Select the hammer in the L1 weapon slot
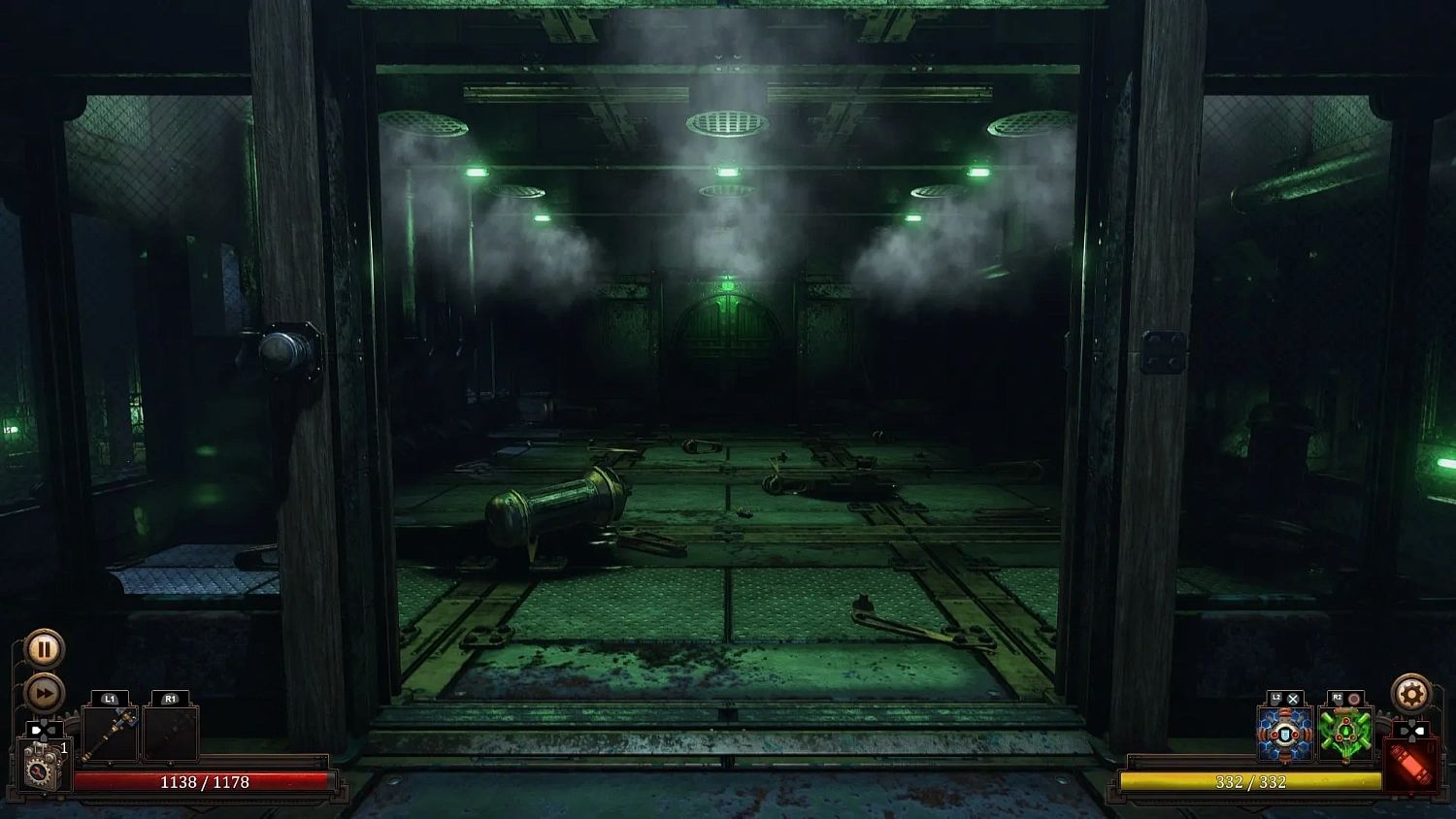This screenshot has width=1456, height=819. click(x=110, y=735)
